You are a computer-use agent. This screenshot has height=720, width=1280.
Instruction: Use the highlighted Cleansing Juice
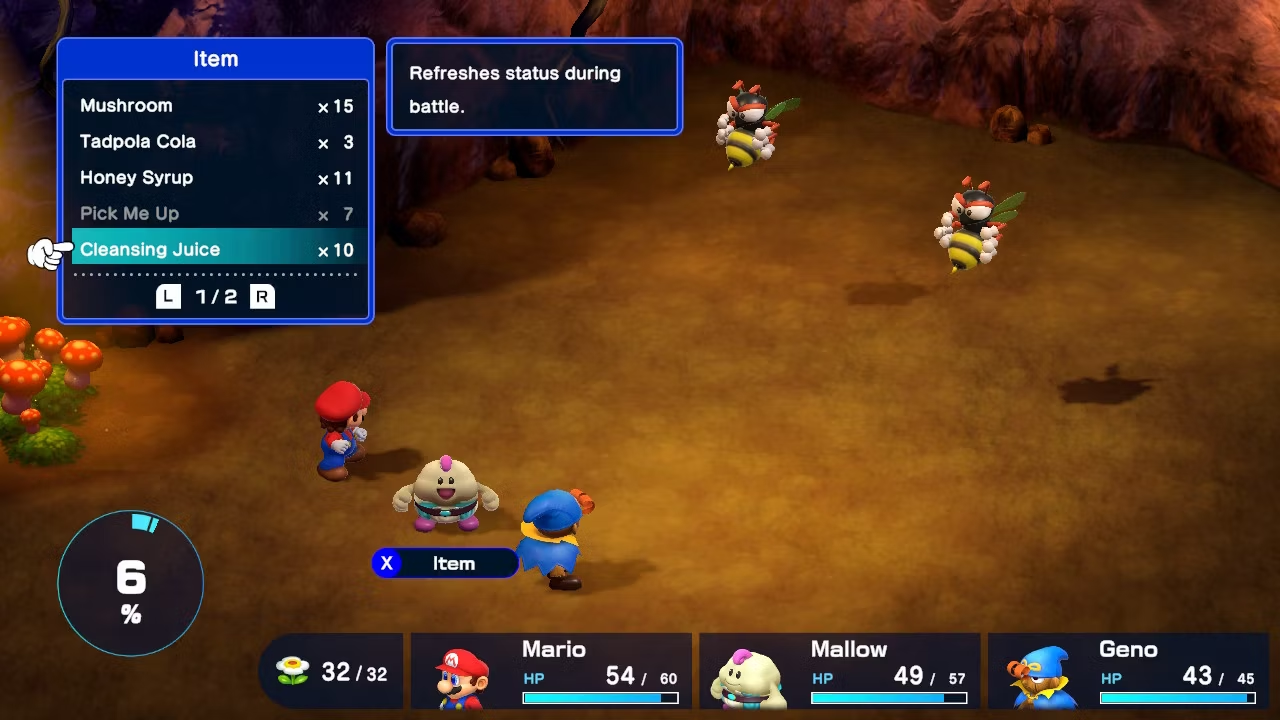[x=215, y=250]
